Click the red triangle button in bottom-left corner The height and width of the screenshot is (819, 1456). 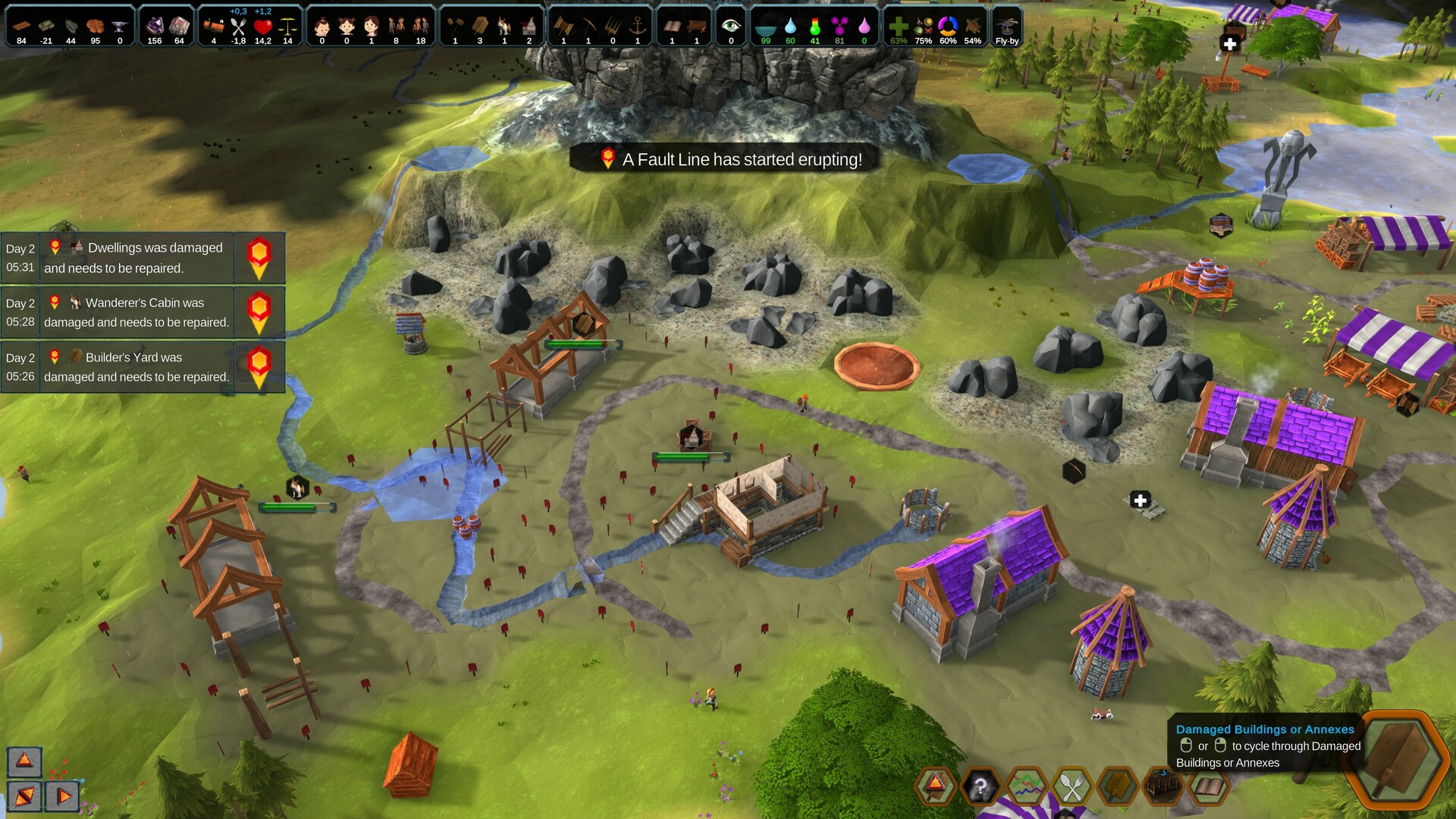pyautogui.click(x=24, y=761)
